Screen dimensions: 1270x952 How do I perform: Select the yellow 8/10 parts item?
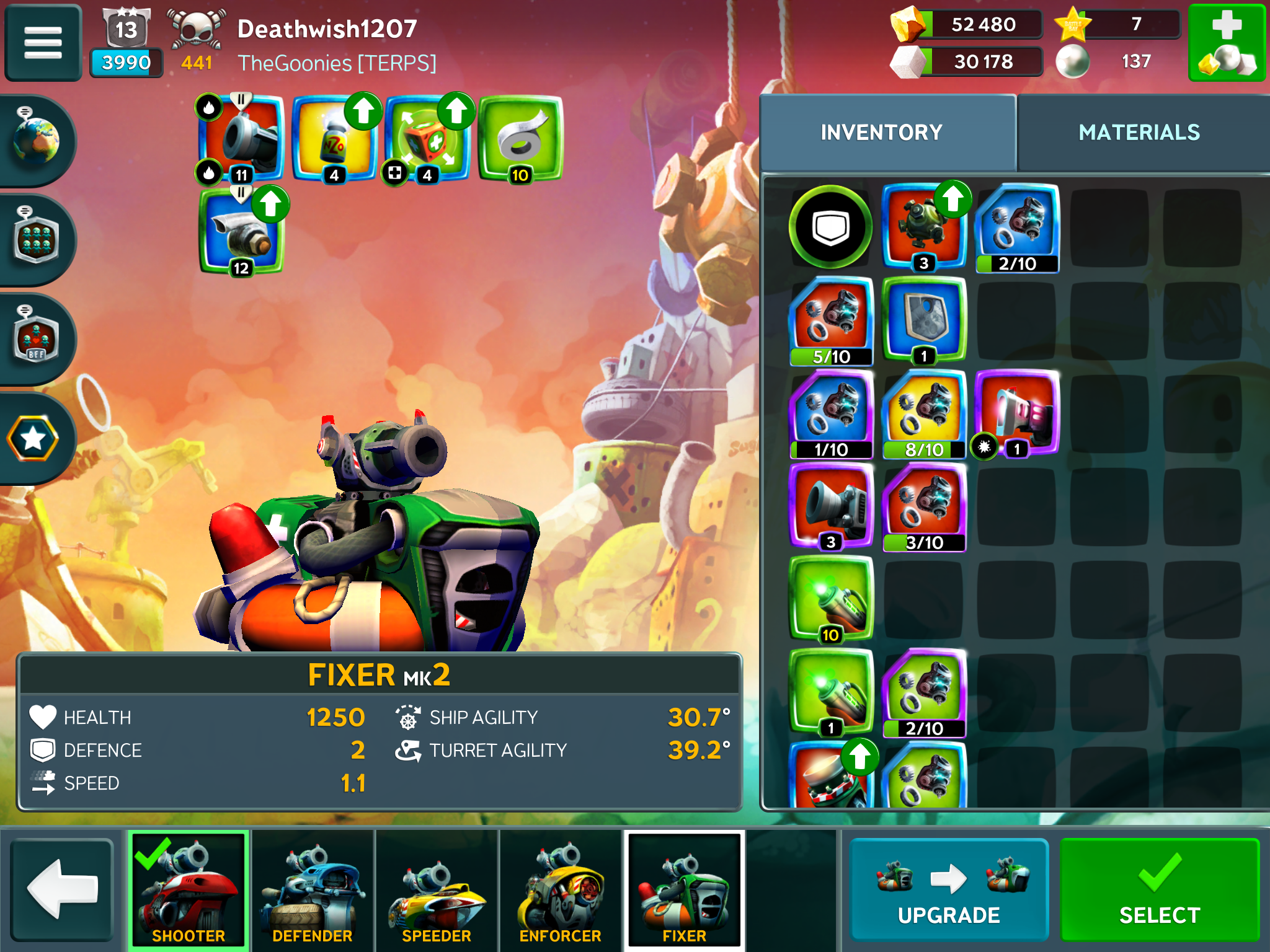pyautogui.click(x=923, y=414)
